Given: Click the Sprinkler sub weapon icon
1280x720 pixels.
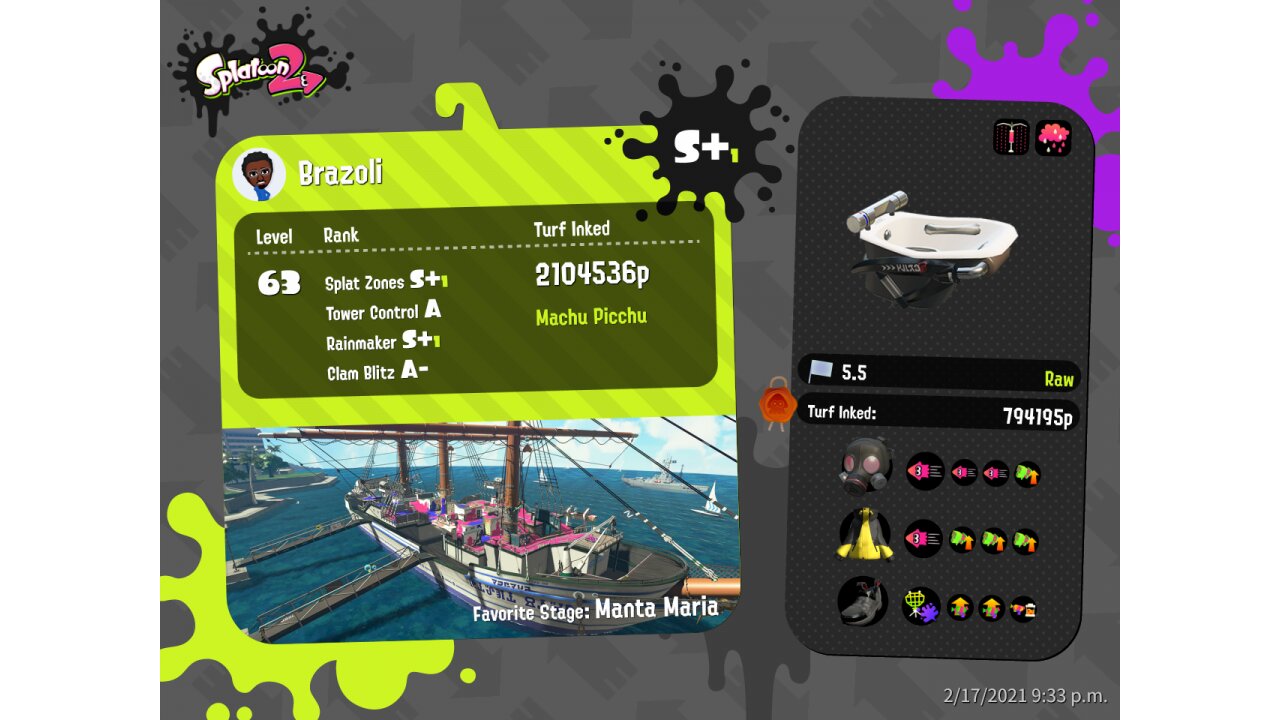Looking at the screenshot, I should coord(1011,138).
